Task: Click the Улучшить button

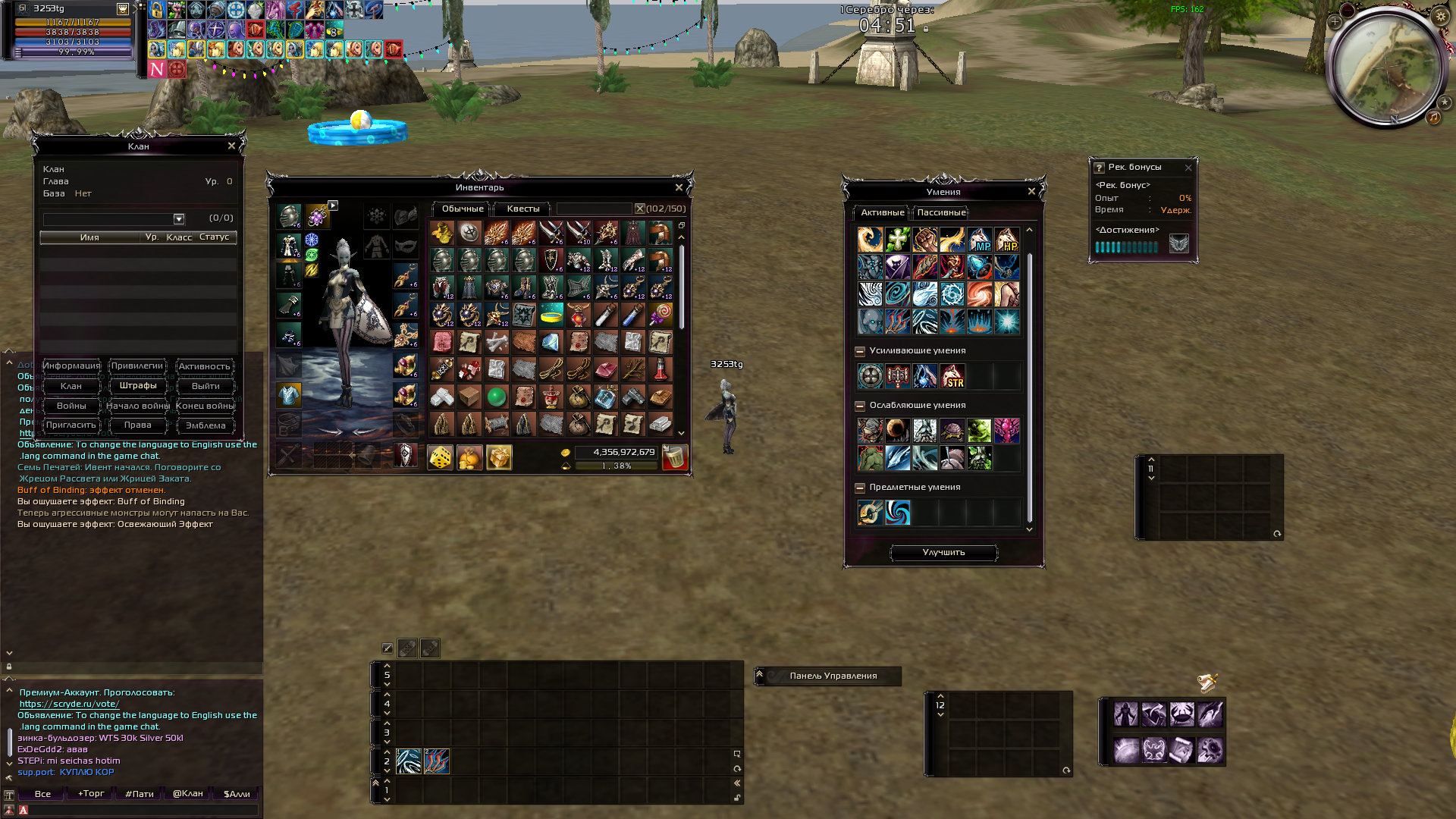Action: (943, 553)
